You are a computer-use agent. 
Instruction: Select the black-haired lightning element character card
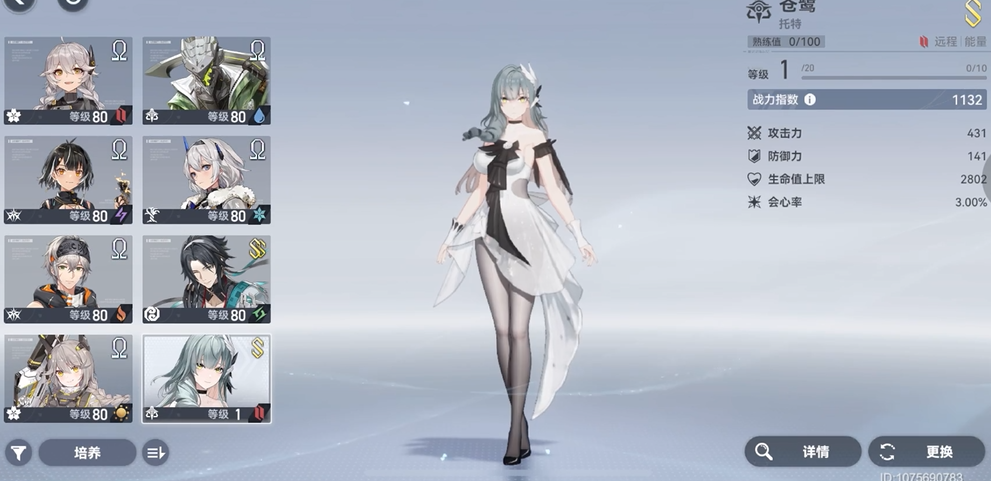point(68,180)
